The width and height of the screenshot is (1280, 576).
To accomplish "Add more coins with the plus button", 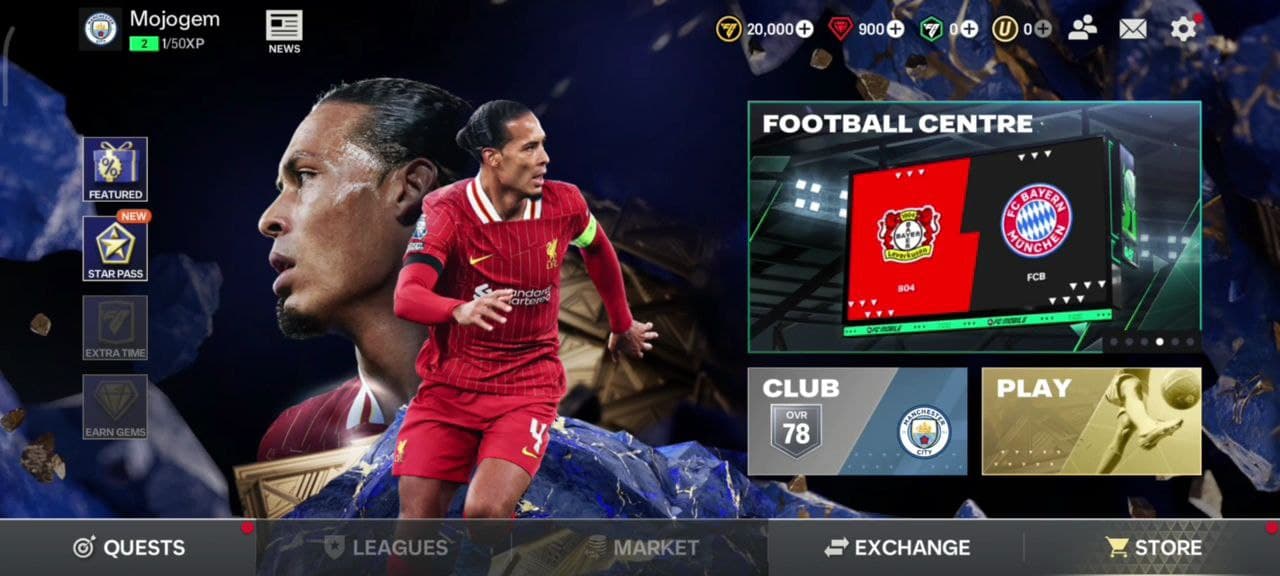I will point(805,29).
